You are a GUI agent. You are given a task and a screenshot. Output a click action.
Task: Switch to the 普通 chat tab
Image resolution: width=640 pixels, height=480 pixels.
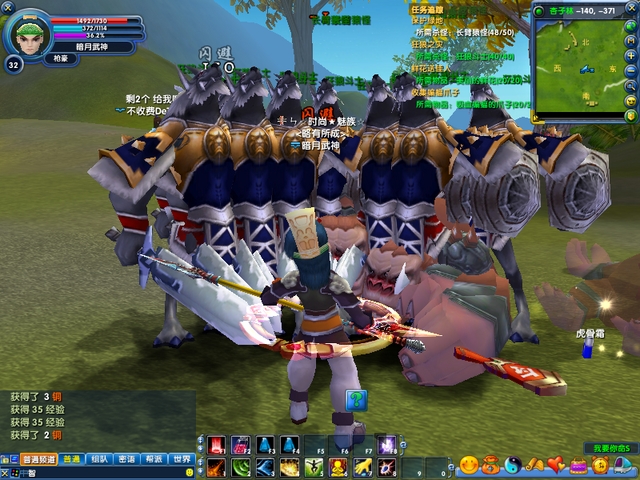pos(71,459)
